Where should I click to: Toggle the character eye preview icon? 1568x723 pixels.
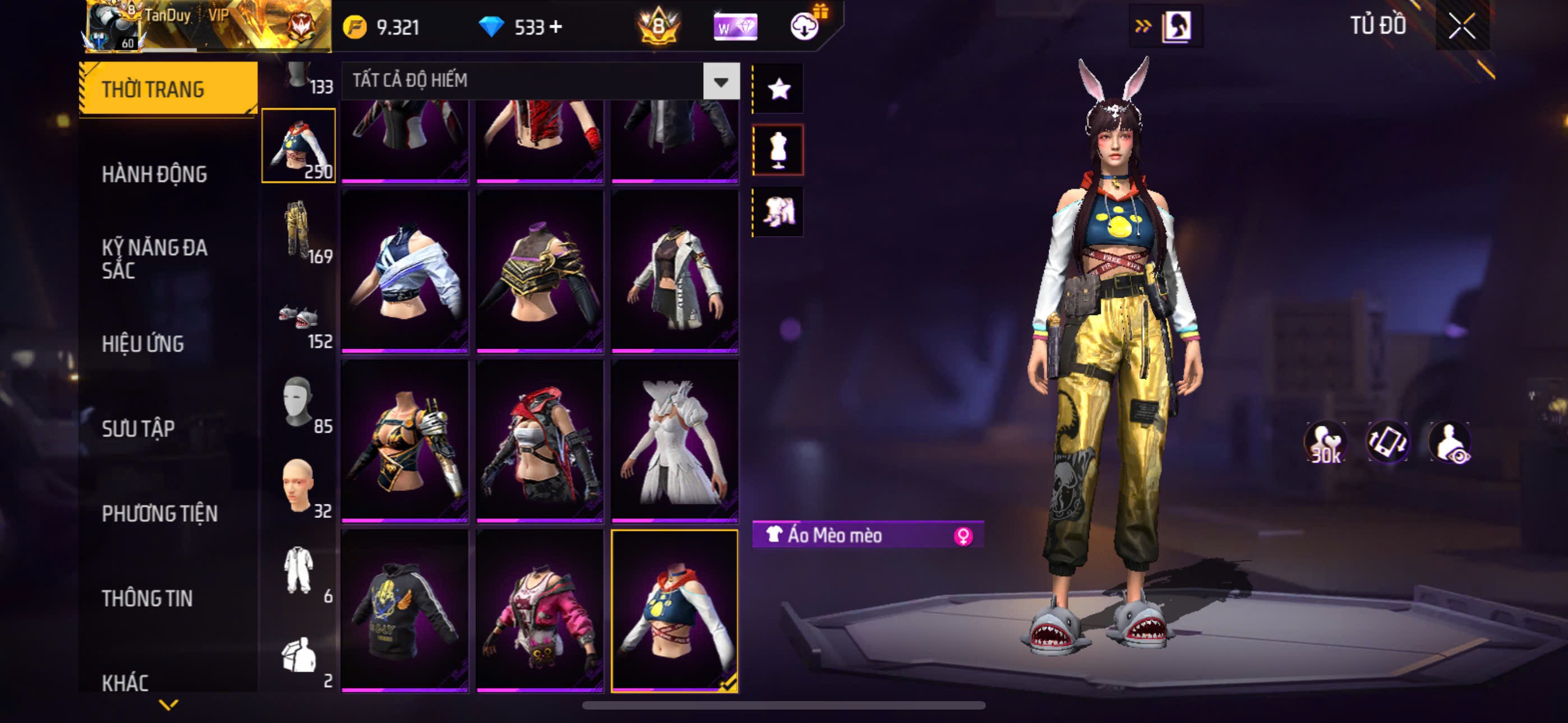pyautogui.click(x=1451, y=442)
